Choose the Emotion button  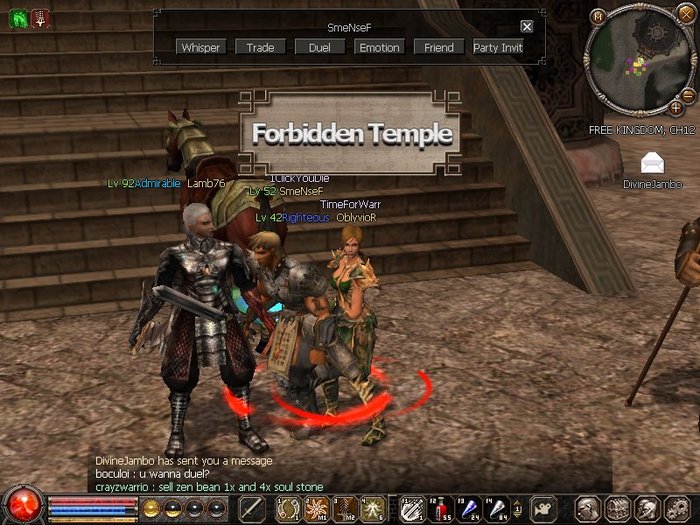[379, 47]
